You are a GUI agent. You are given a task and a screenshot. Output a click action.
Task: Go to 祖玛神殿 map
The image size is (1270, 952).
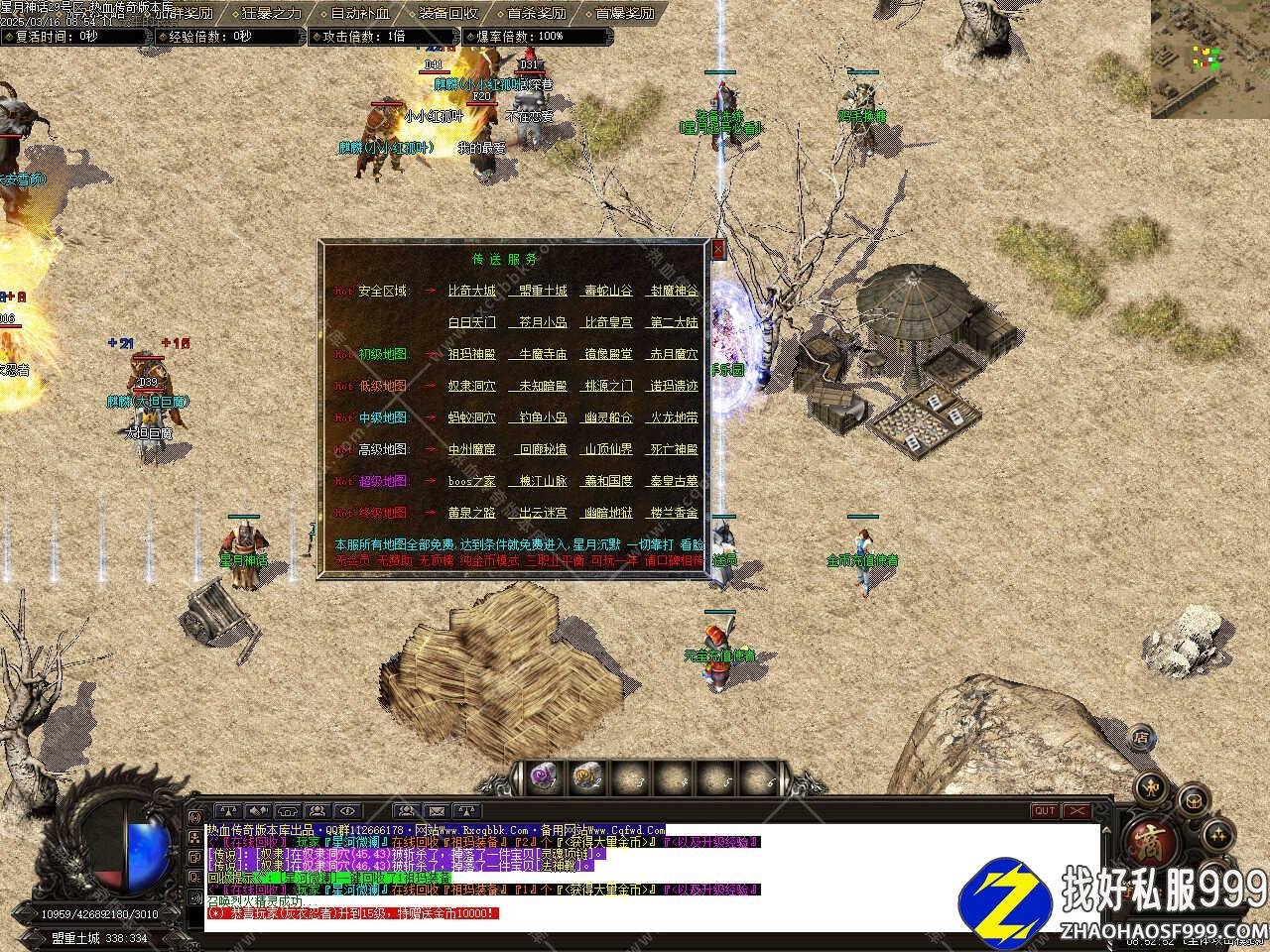click(471, 354)
